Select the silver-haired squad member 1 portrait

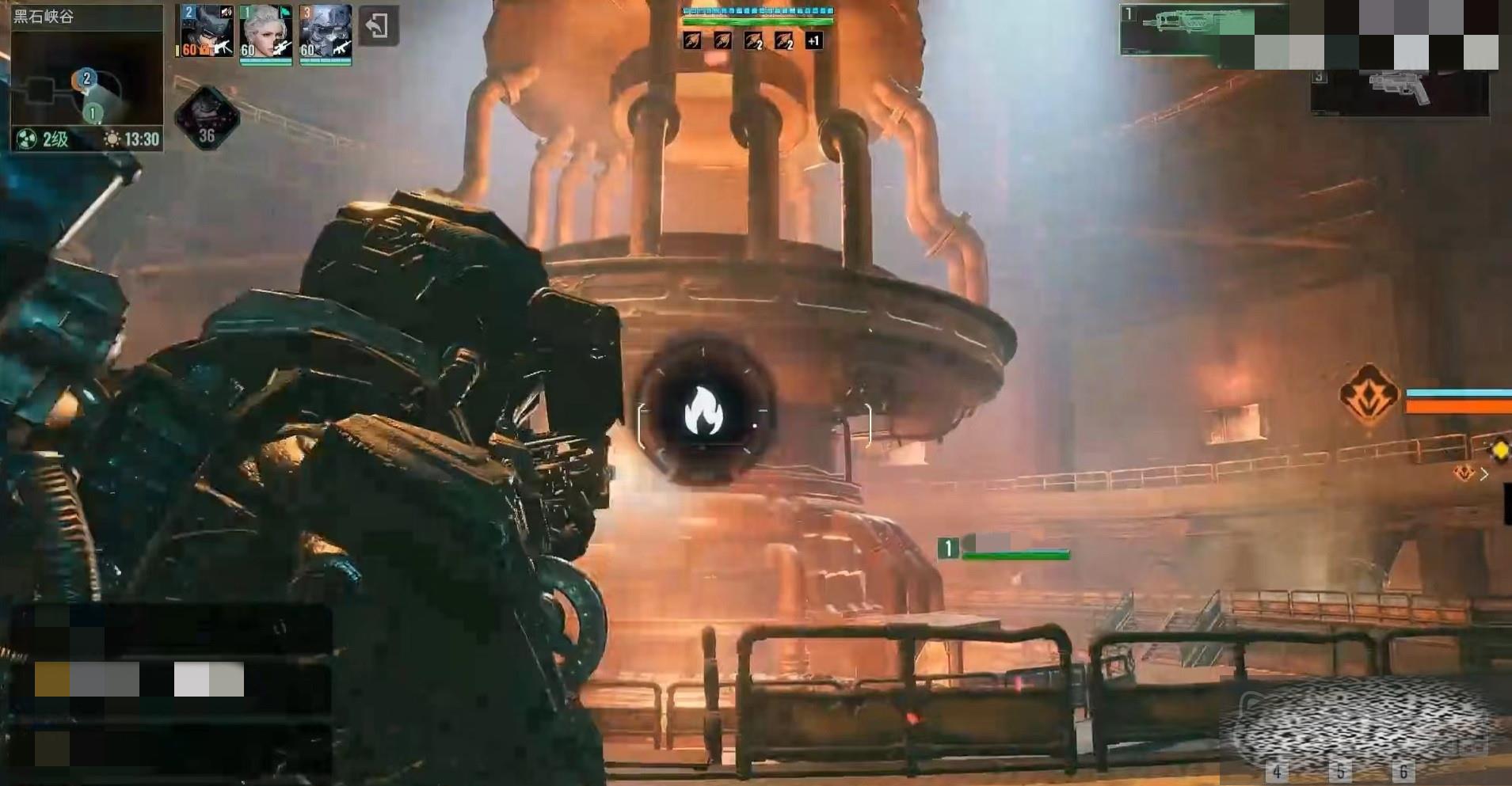[265, 32]
